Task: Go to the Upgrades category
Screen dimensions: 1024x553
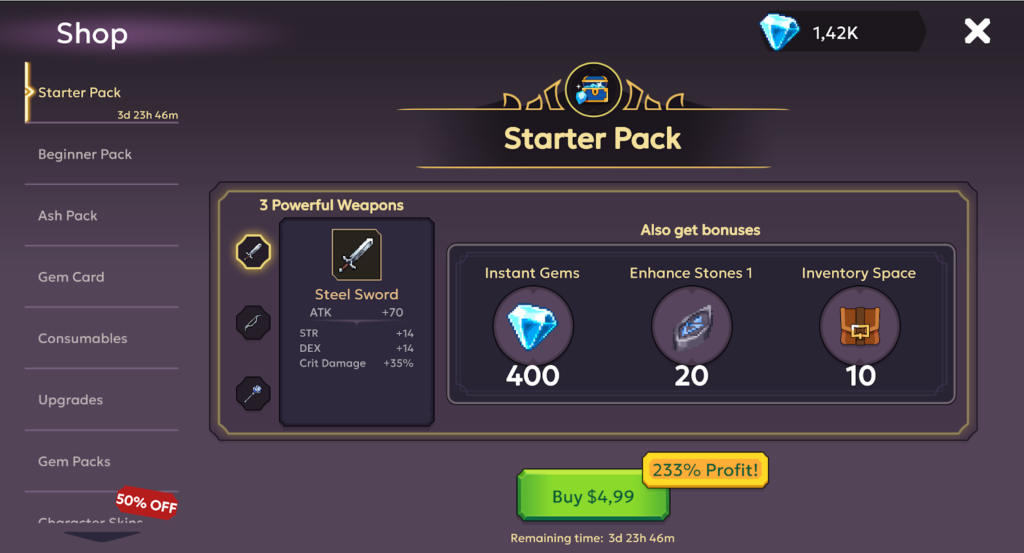Action: [x=71, y=400]
